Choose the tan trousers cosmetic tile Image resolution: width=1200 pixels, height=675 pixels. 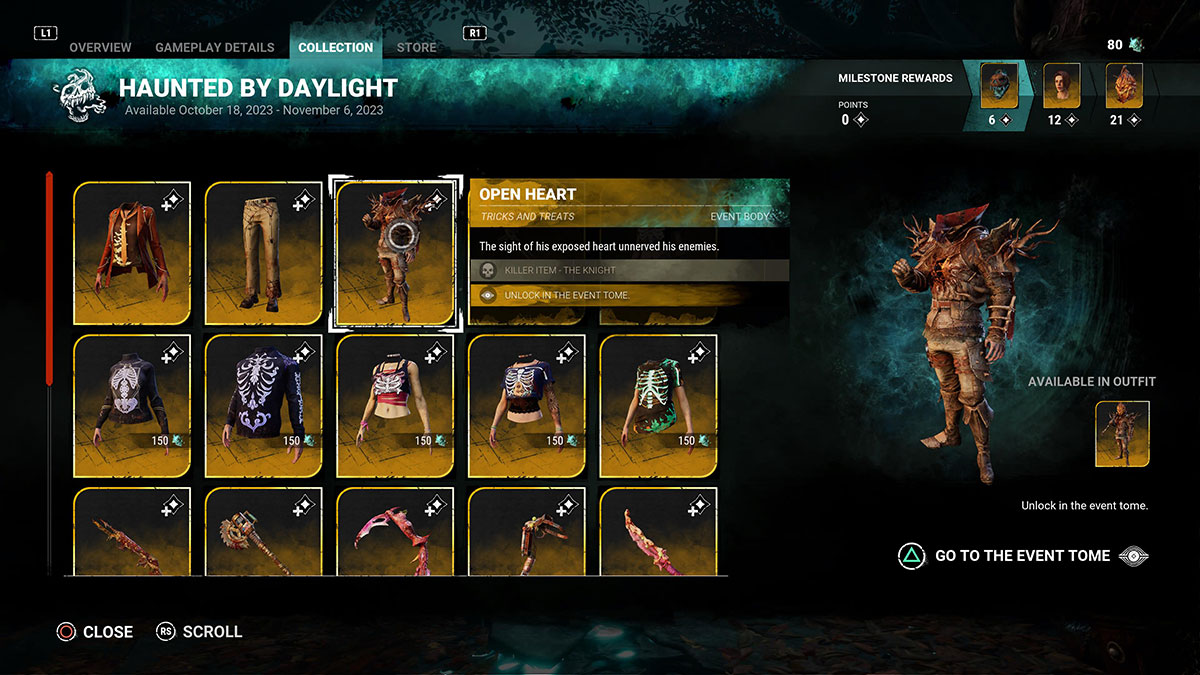coord(264,253)
